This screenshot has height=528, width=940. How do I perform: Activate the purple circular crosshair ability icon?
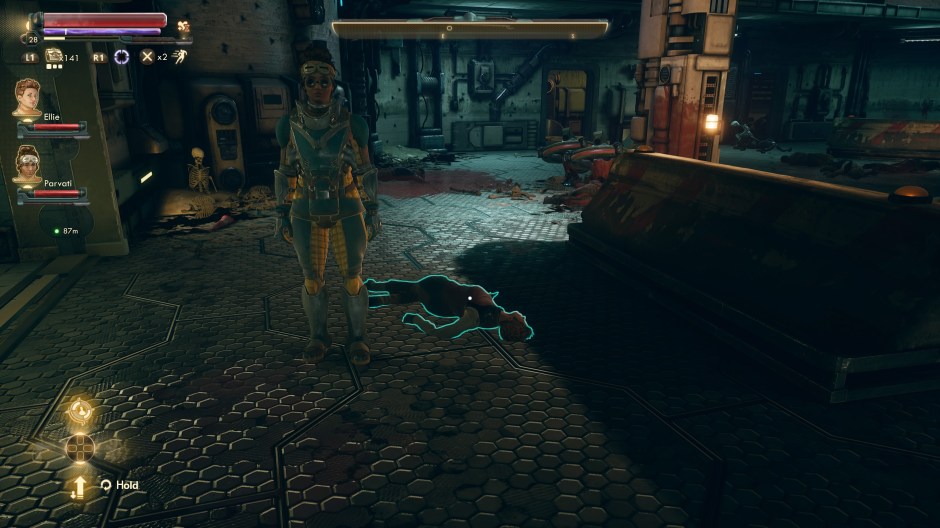point(122,57)
